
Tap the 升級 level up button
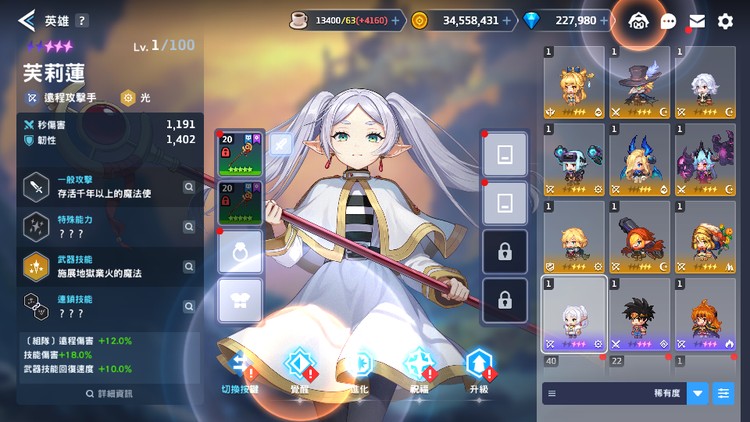480,367
